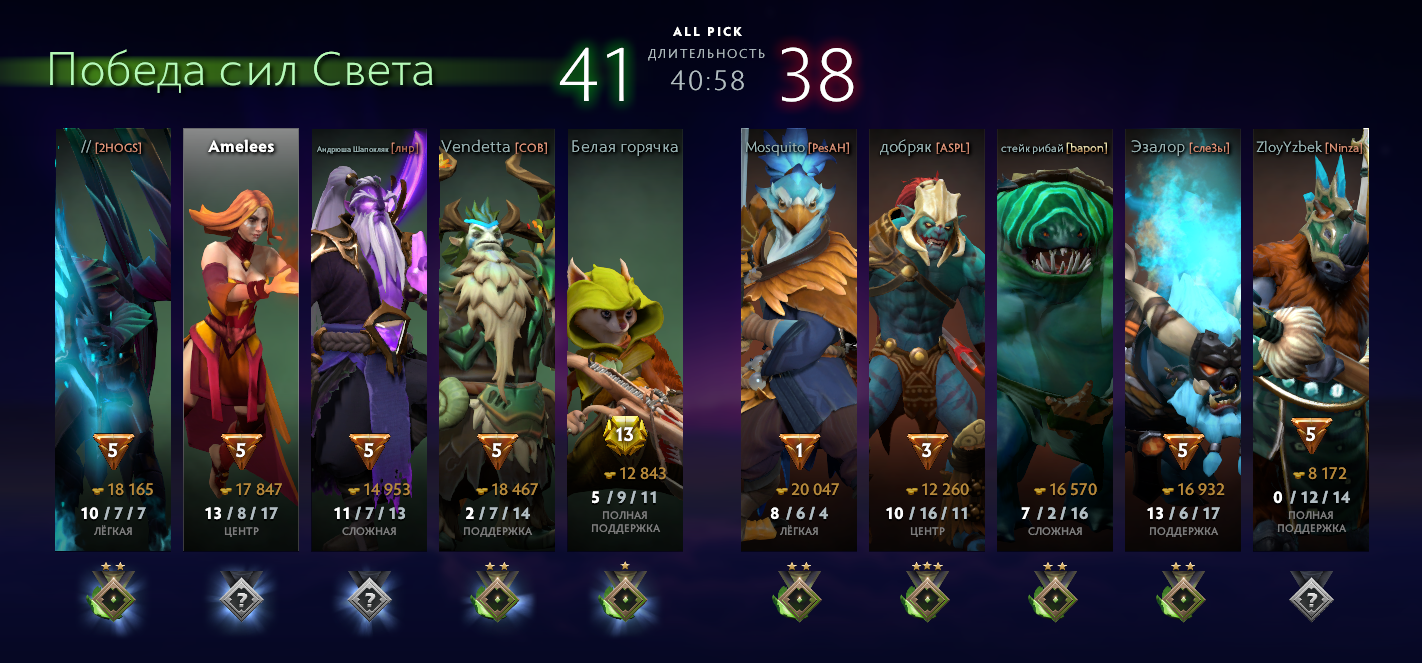Viewport: 1422px width, 663px height.
Task: Click the unknown rank medal under Amelees
Action: click(x=241, y=600)
